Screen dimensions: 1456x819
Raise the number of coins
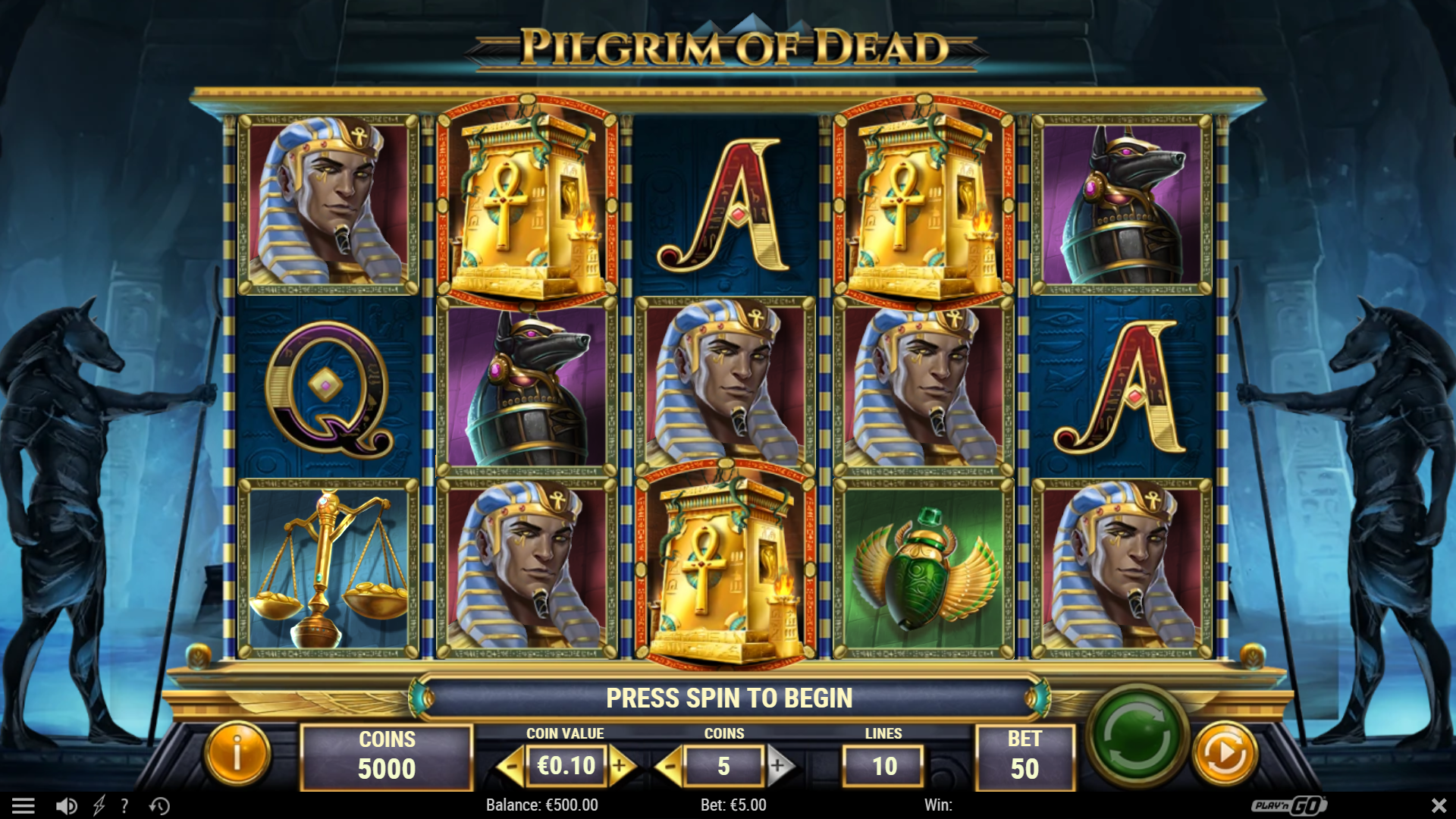[779, 767]
